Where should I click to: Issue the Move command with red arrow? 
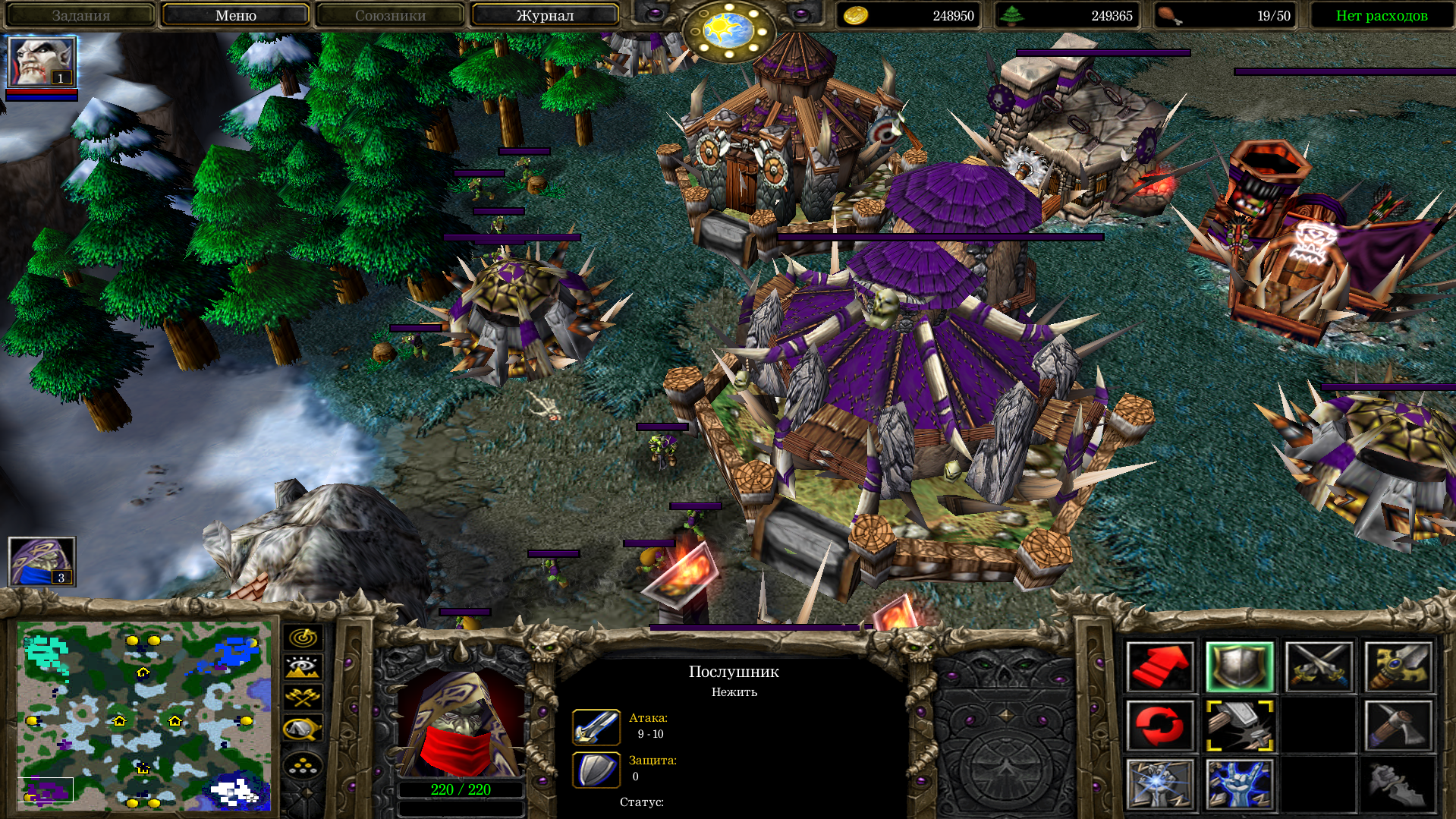(1160, 667)
